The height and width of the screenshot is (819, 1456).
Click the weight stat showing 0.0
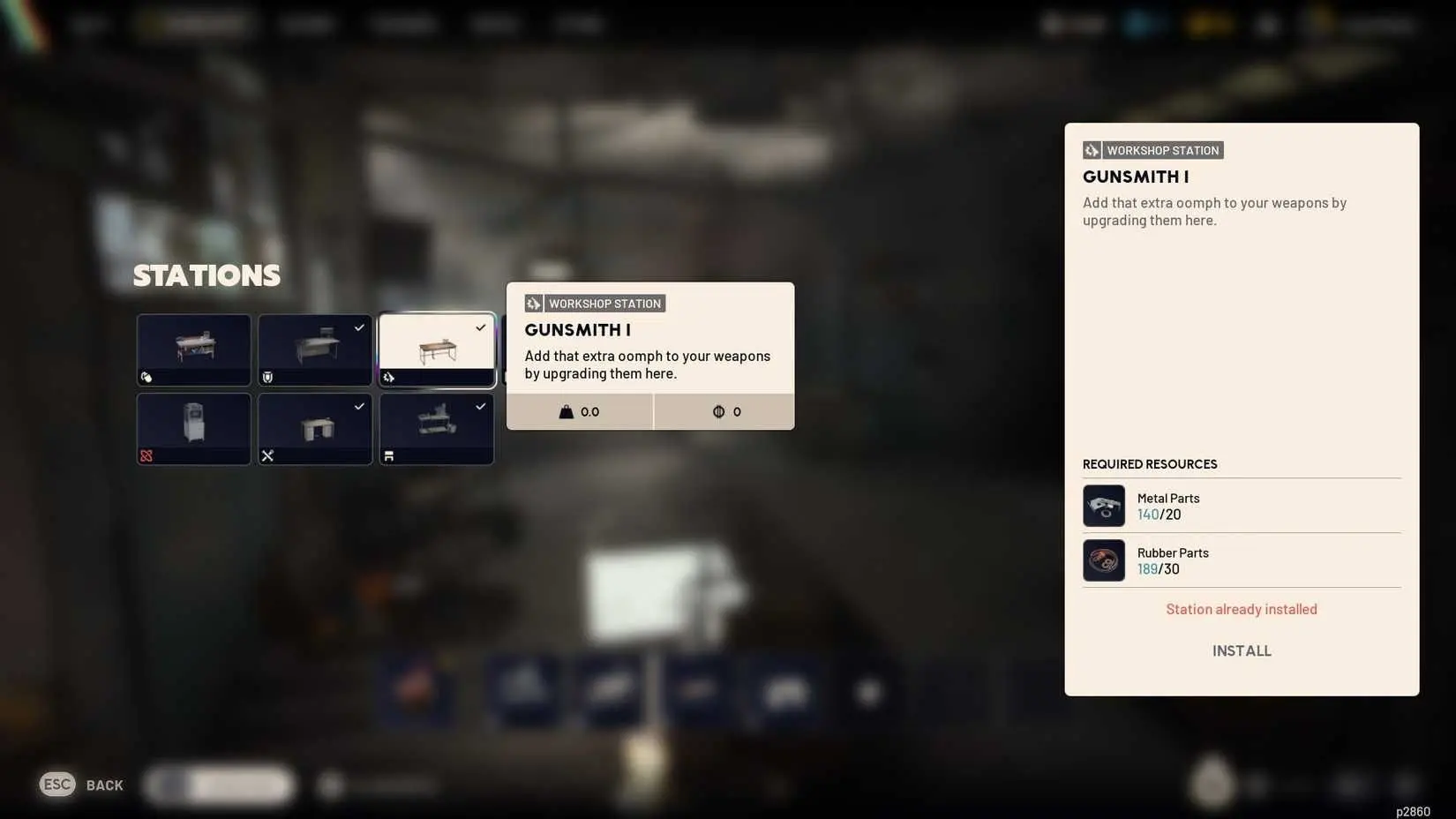(x=580, y=411)
